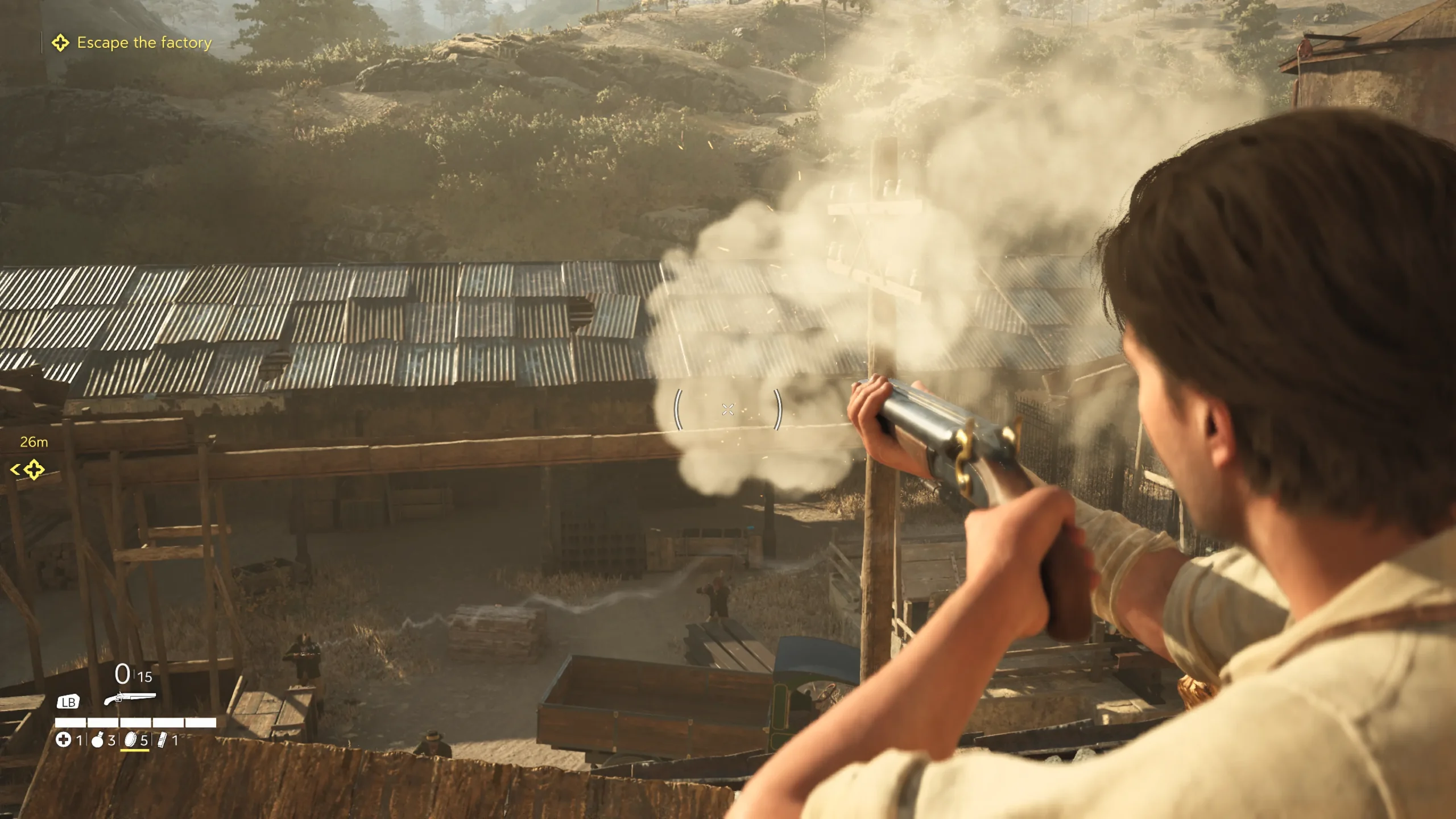The height and width of the screenshot is (819, 1456).
Task: Use the medkit cross item
Action: (x=64, y=740)
